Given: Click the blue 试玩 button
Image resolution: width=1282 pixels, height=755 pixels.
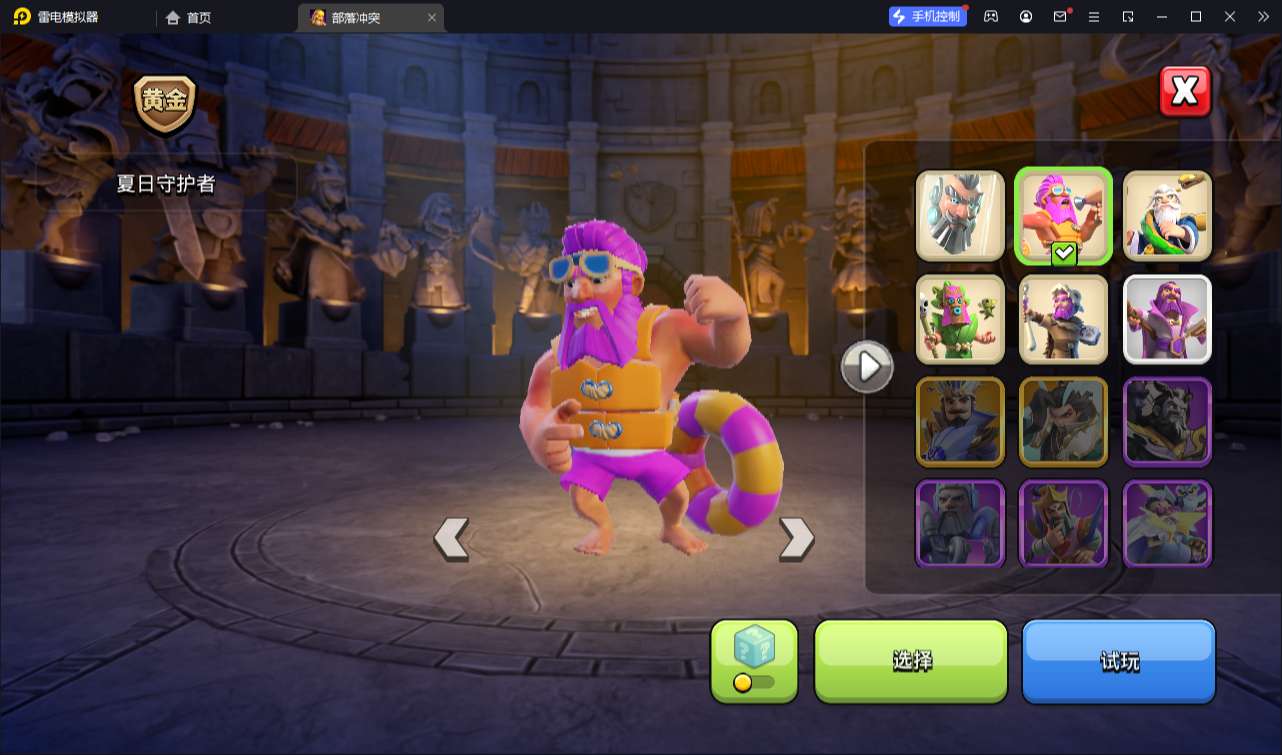Looking at the screenshot, I should 1118,660.
